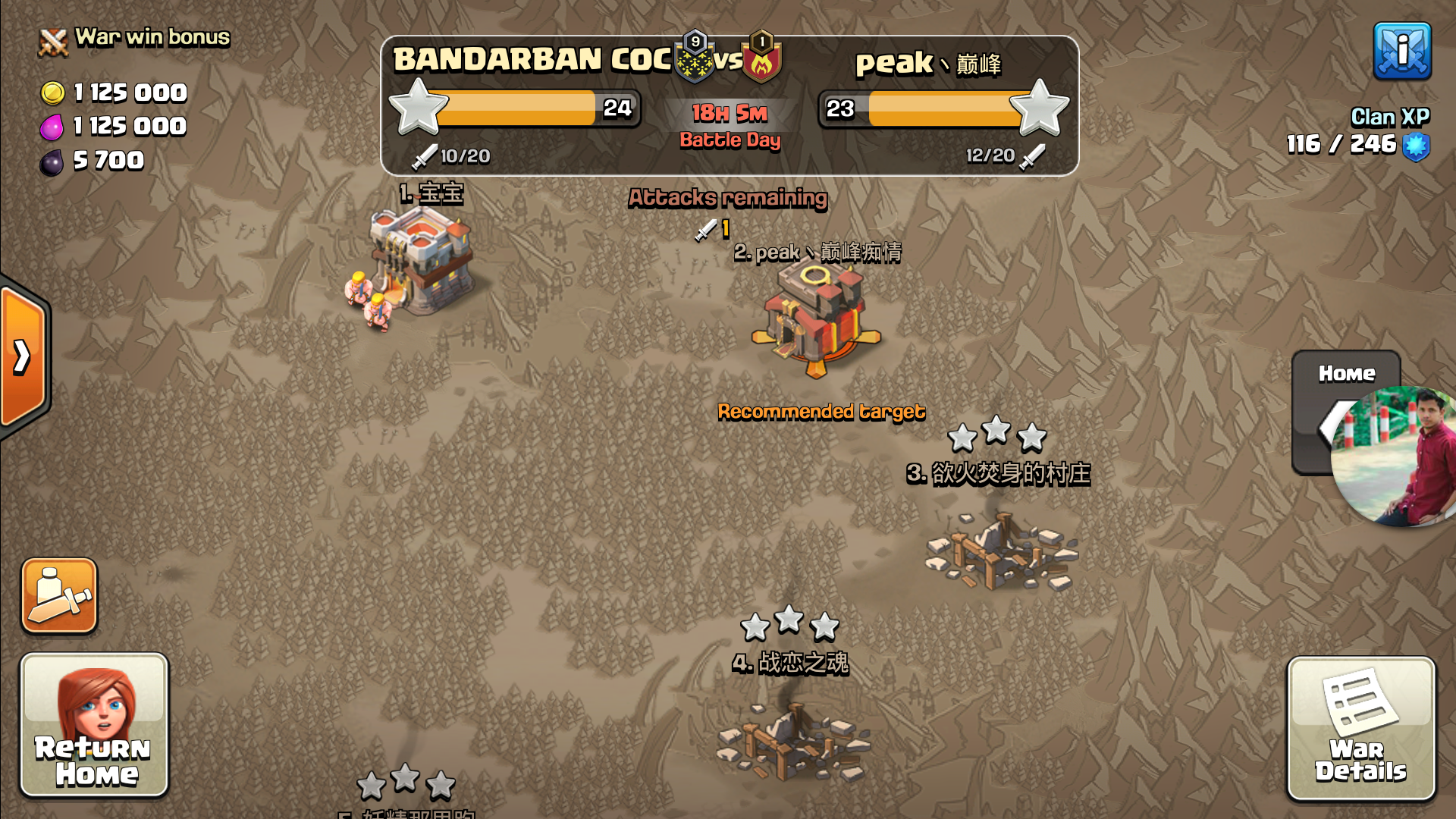Tap the peak clan red badge
This screenshot has height=819, width=1456.
pyautogui.click(x=761, y=58)
